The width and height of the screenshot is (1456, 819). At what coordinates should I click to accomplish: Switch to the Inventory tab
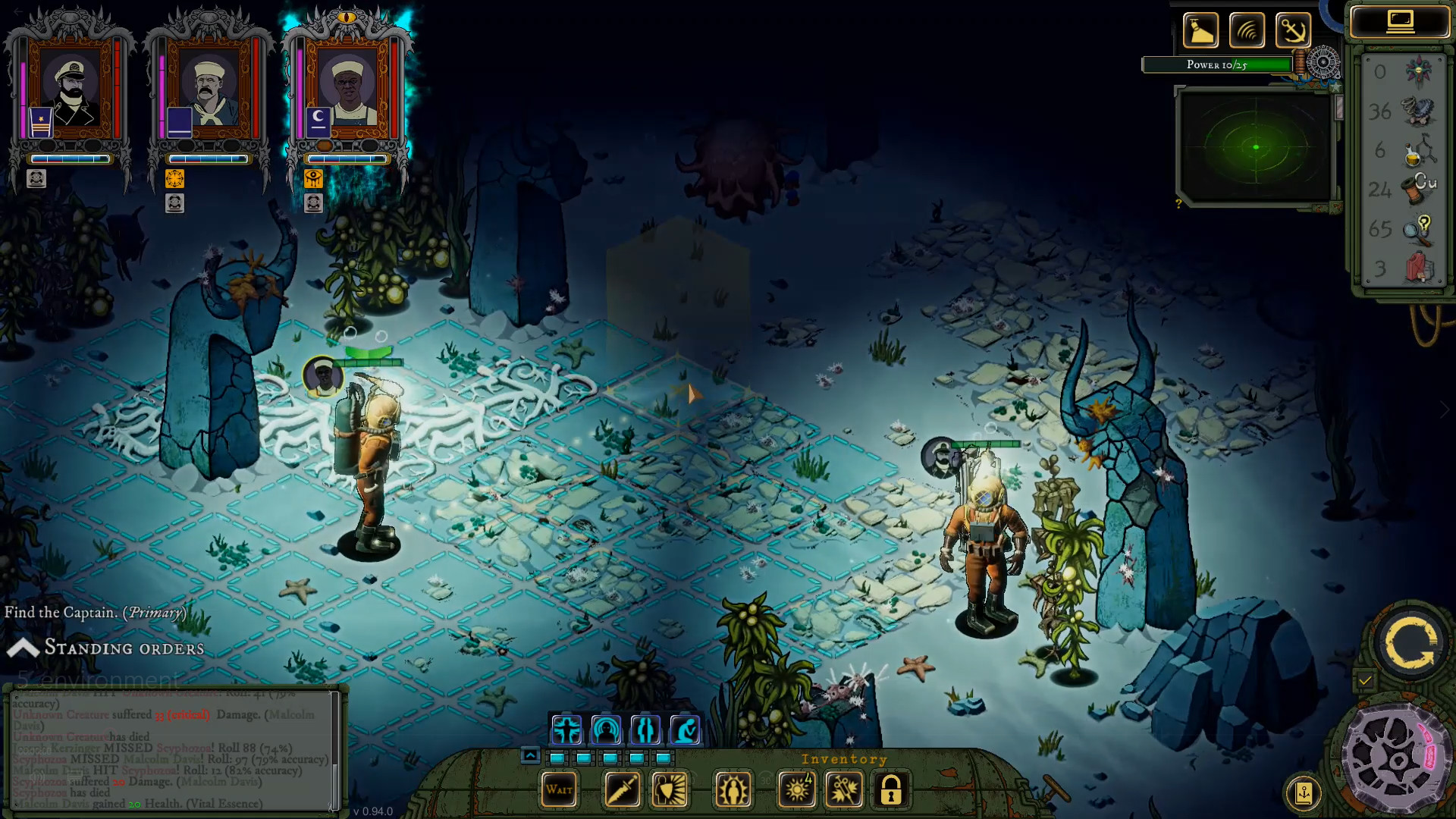pyautogui.click(x=844, y=759)
